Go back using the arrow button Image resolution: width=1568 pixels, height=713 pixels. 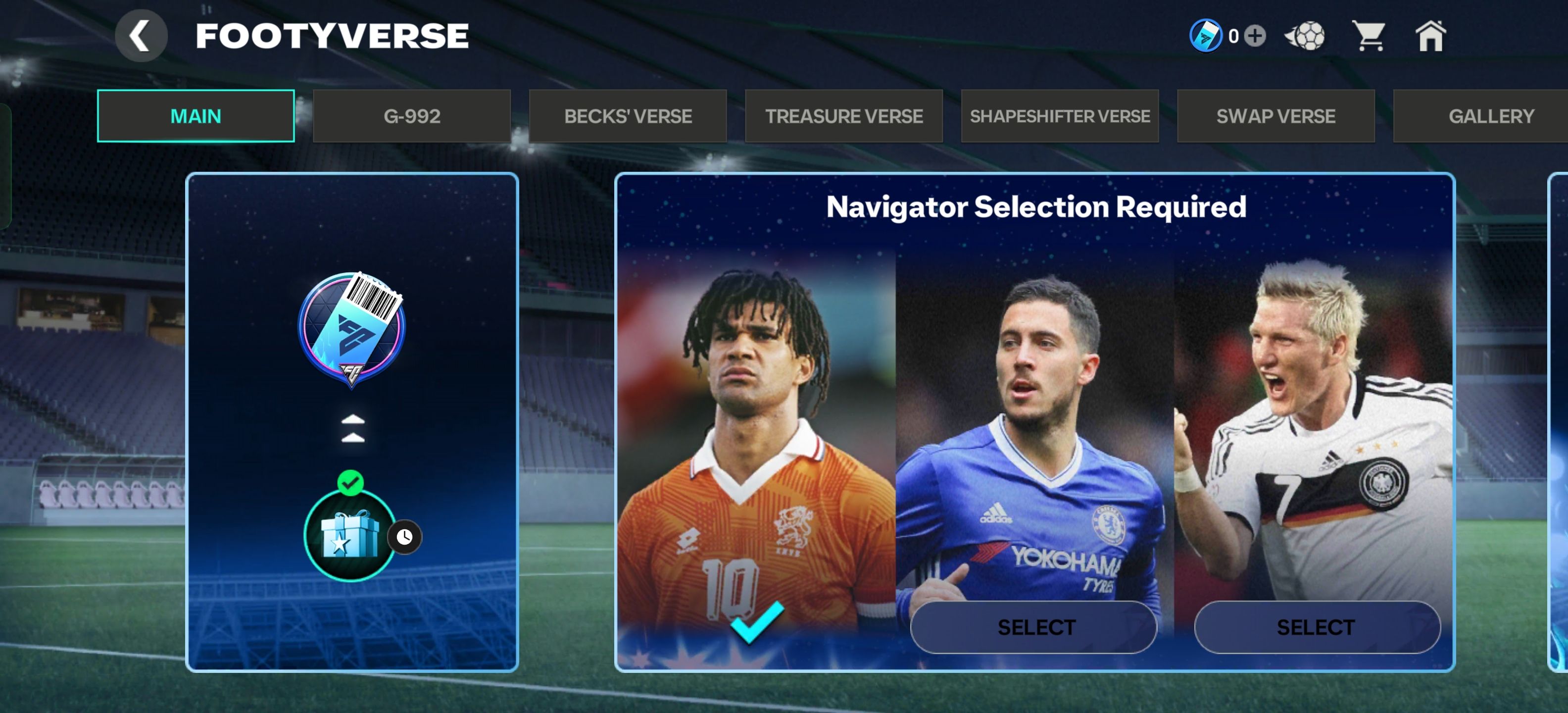(x=141, y=36)
